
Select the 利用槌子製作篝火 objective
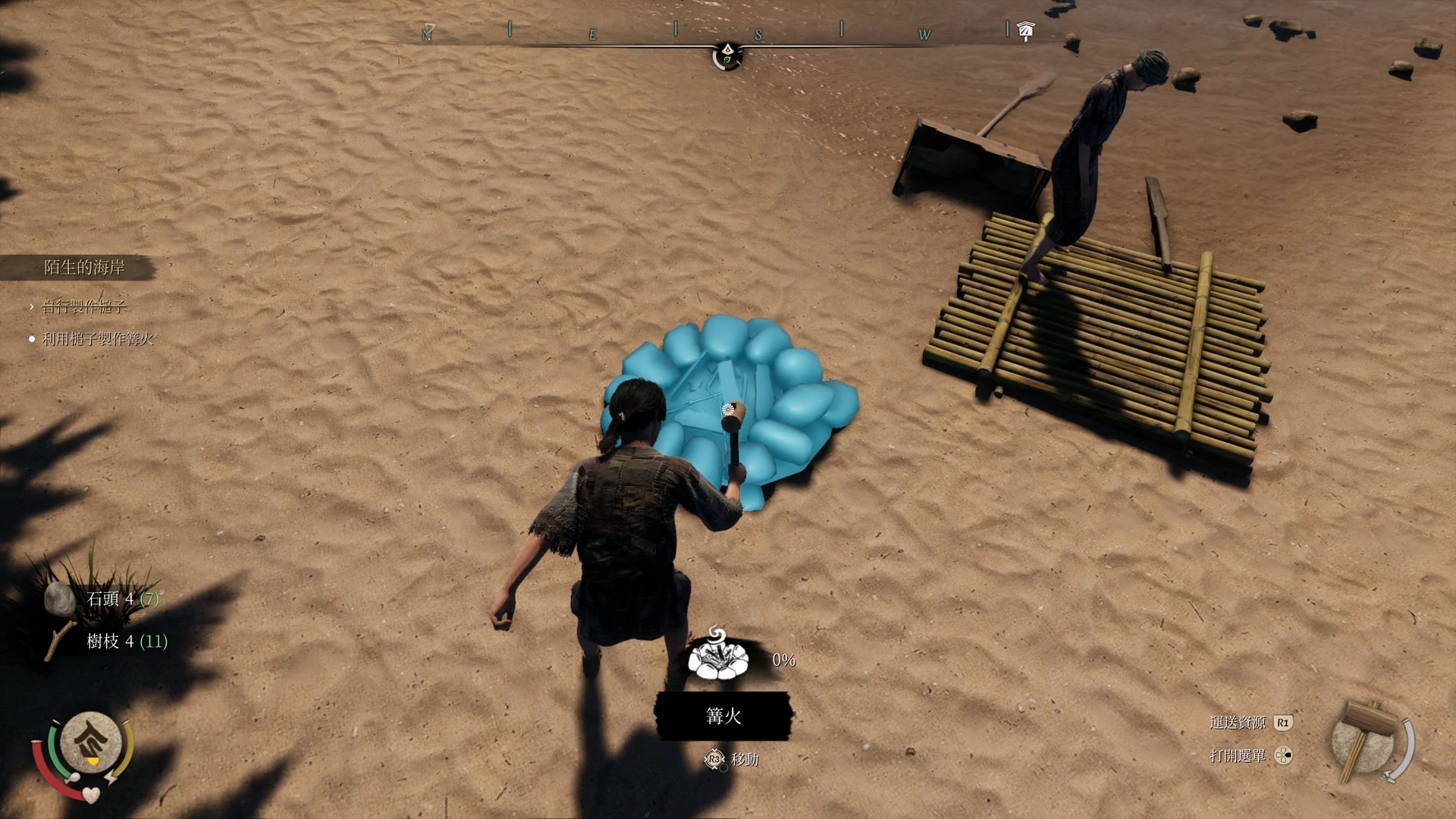point(98,339)
